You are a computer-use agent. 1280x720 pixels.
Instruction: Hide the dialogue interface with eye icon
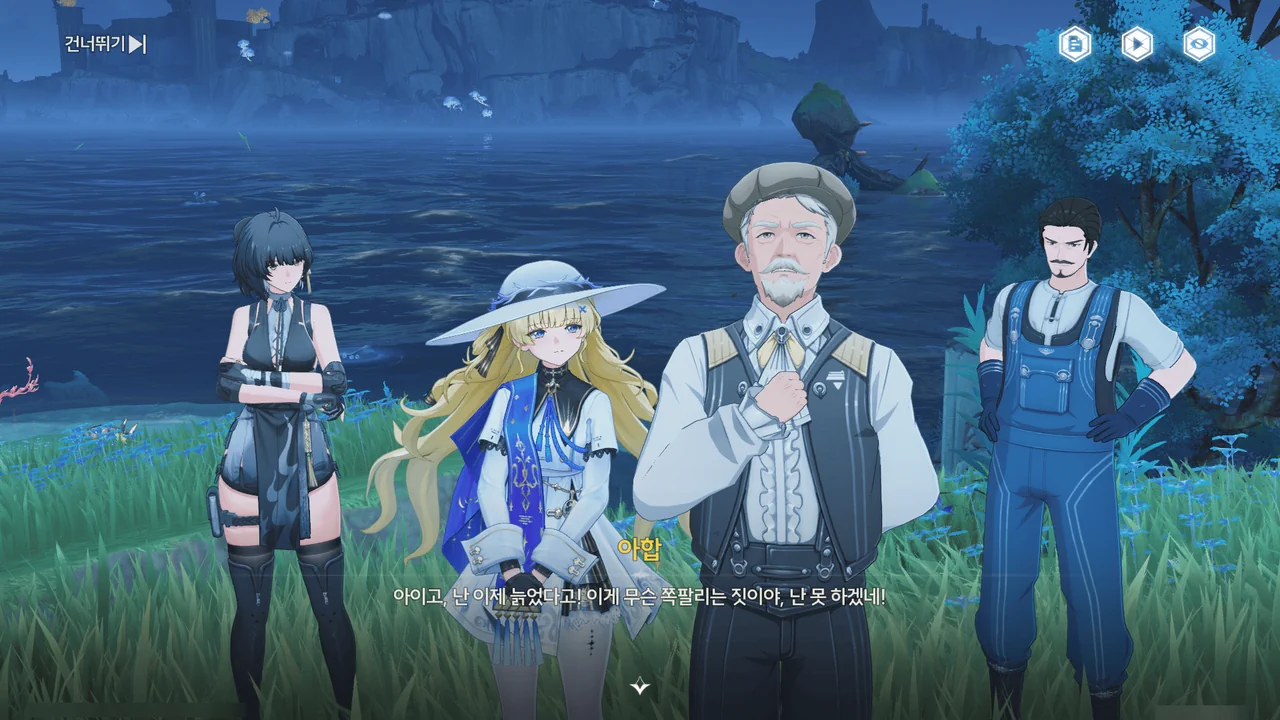click(x=1199, y=44)
